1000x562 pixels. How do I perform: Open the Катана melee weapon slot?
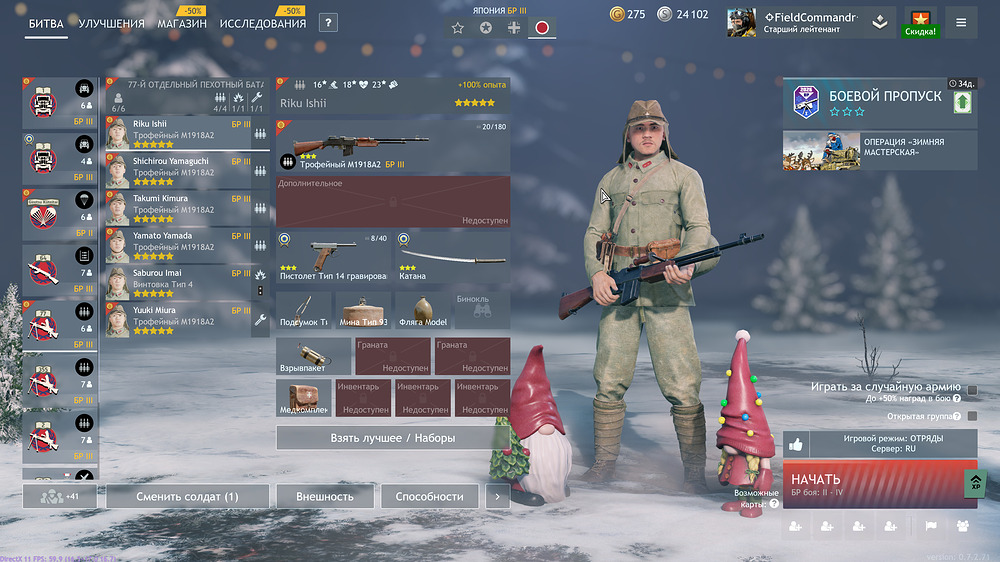[452, 255]
